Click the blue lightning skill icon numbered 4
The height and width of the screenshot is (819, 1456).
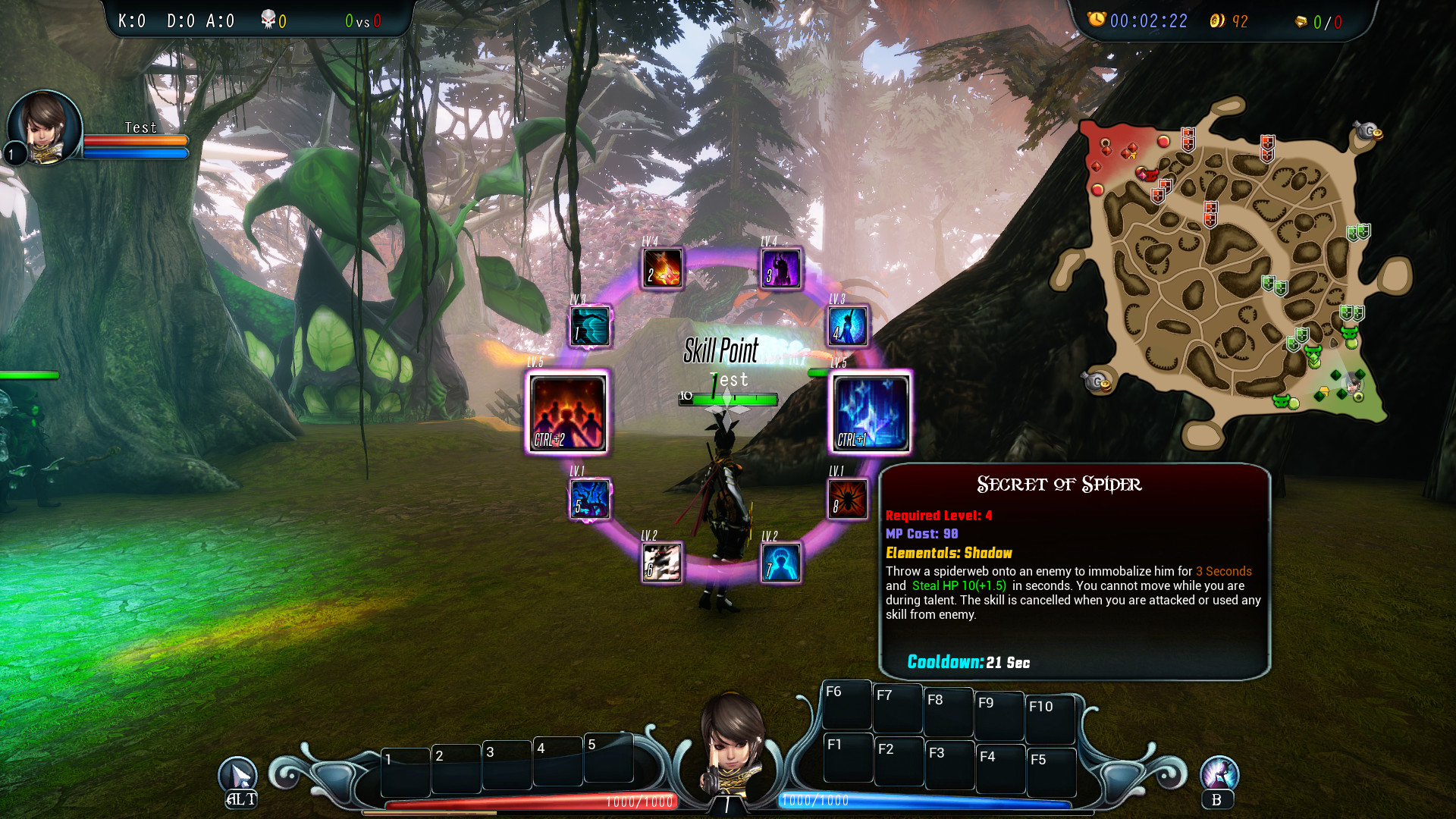847,328
